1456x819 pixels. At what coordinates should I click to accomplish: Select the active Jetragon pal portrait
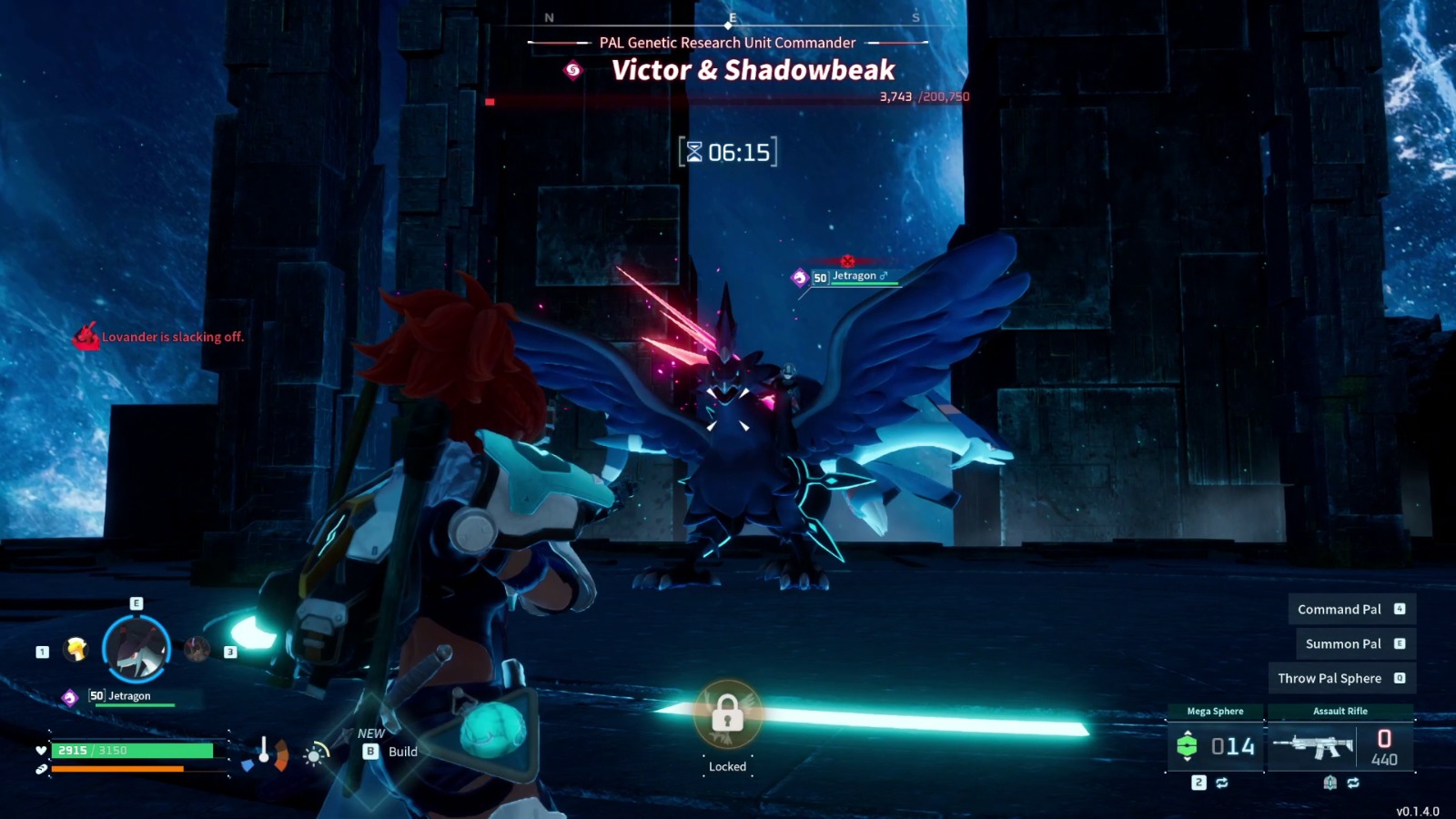136,649
